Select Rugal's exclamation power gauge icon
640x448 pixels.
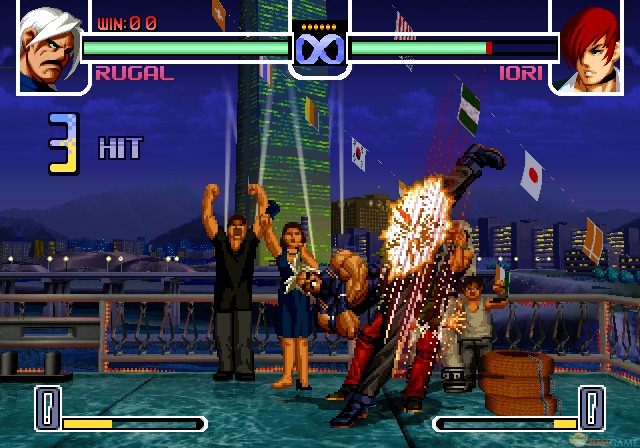click(x=47, y=408)
